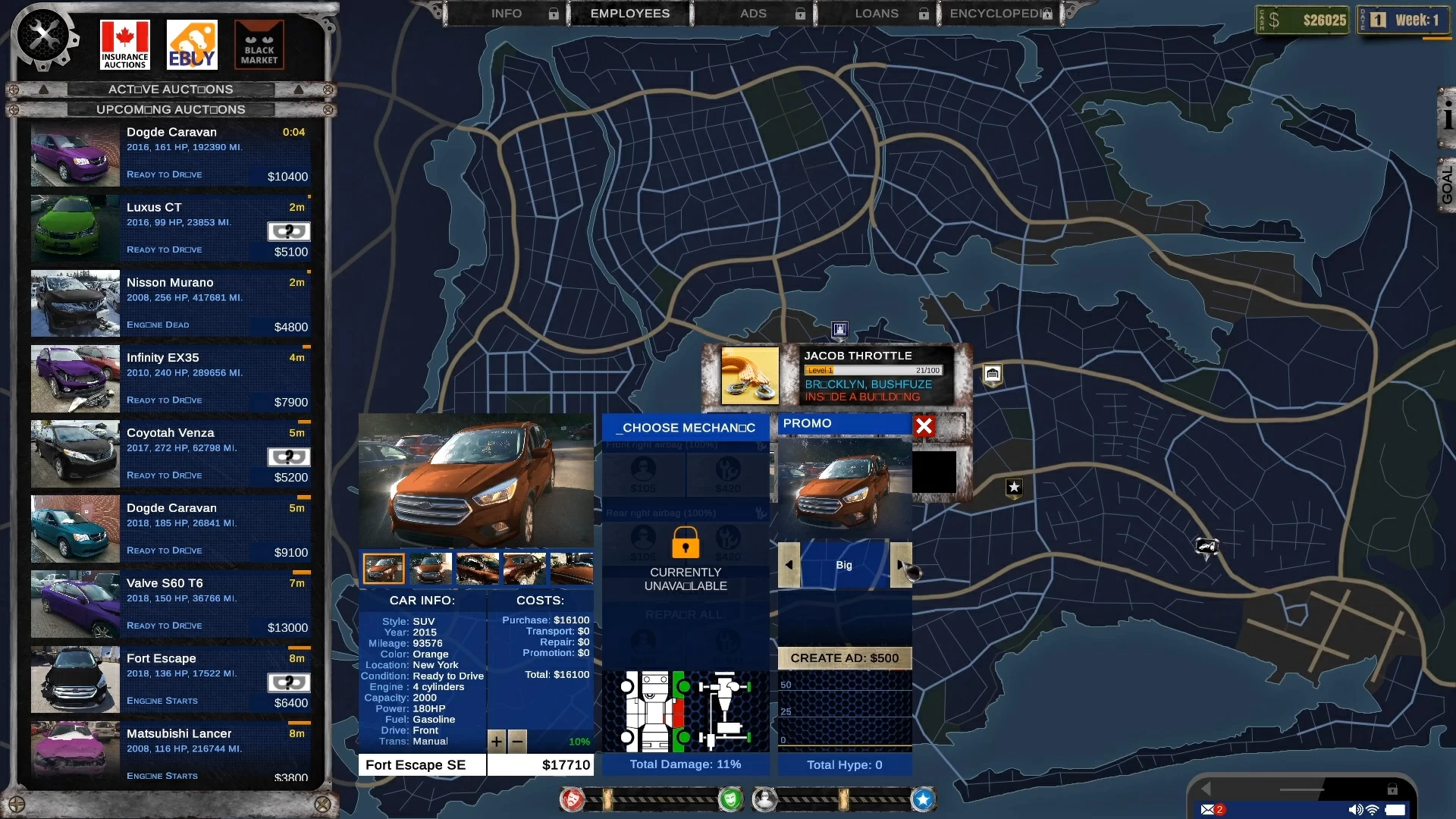Open the Goal side tab
Image resolution: width=1456 pixels, height=819 pixels.
(1446, 186)
